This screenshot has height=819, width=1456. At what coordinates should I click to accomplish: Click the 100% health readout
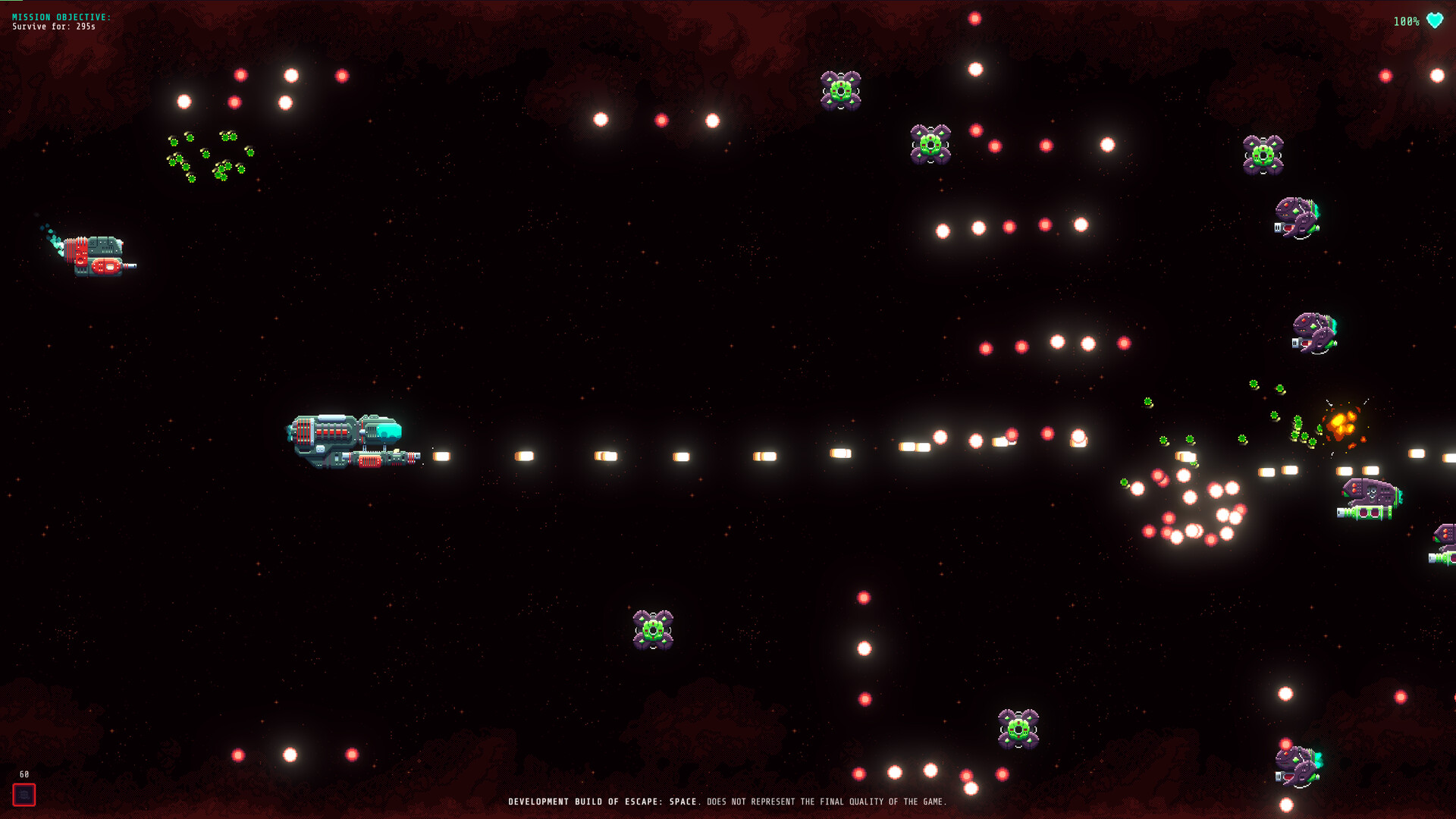click(1407, 21)
